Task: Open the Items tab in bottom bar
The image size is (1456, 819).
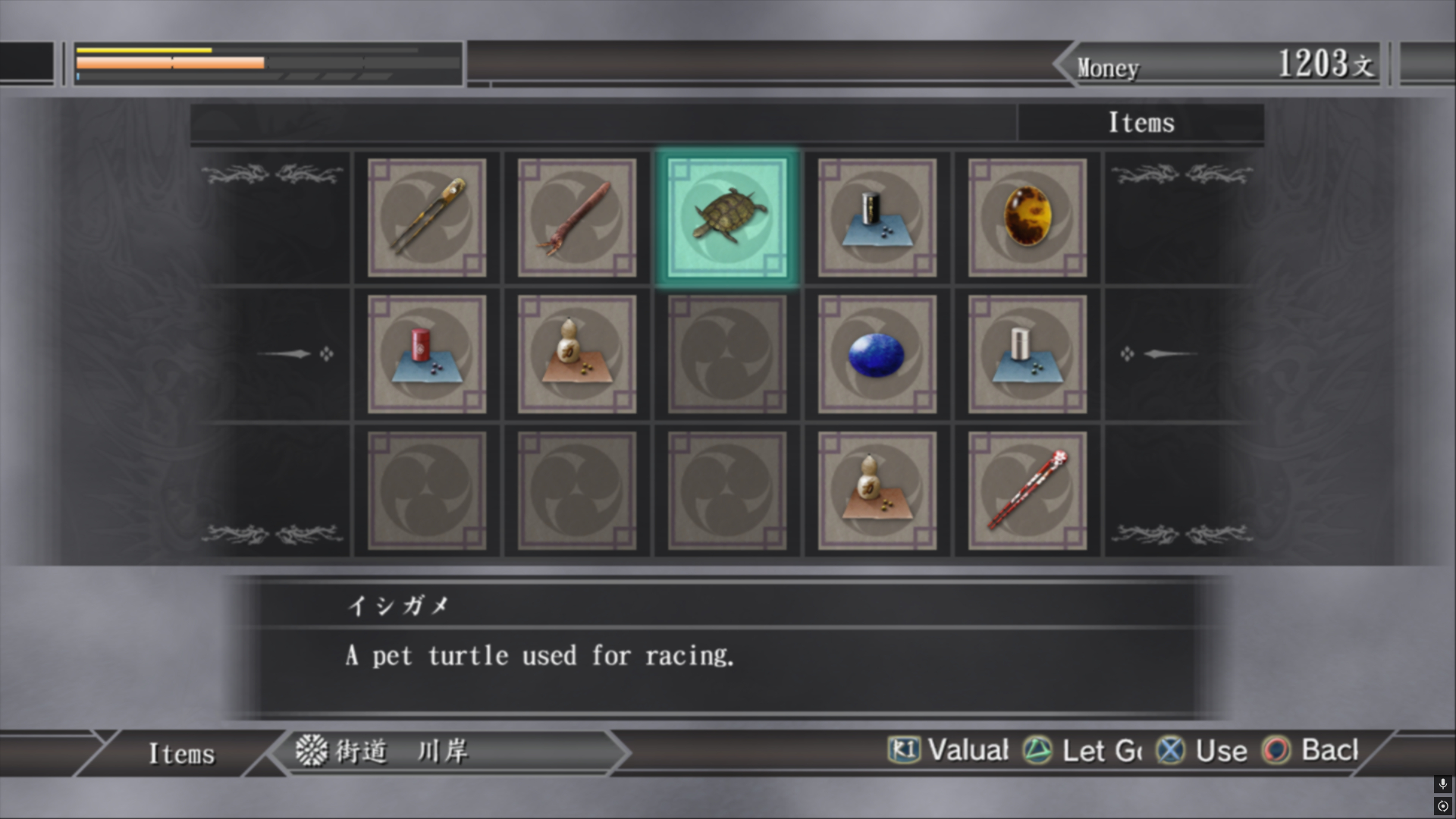Action: click(181, 754)
